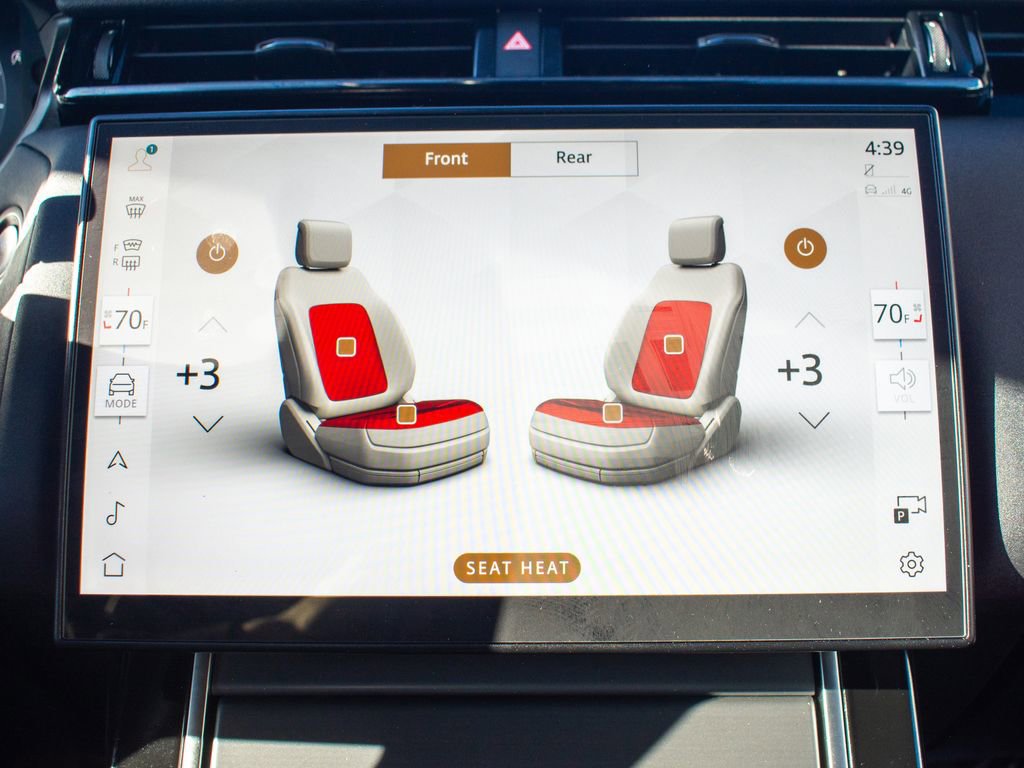Turn off the left seat's power button

click(x=217, y=253)
